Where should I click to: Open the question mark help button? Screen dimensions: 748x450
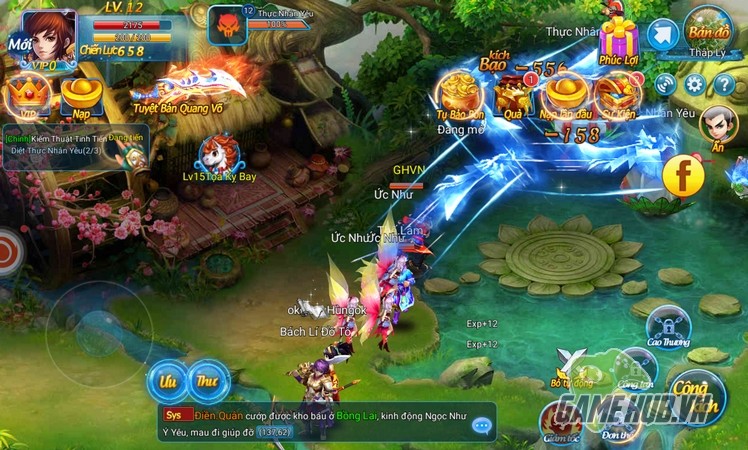click(725, 83)
